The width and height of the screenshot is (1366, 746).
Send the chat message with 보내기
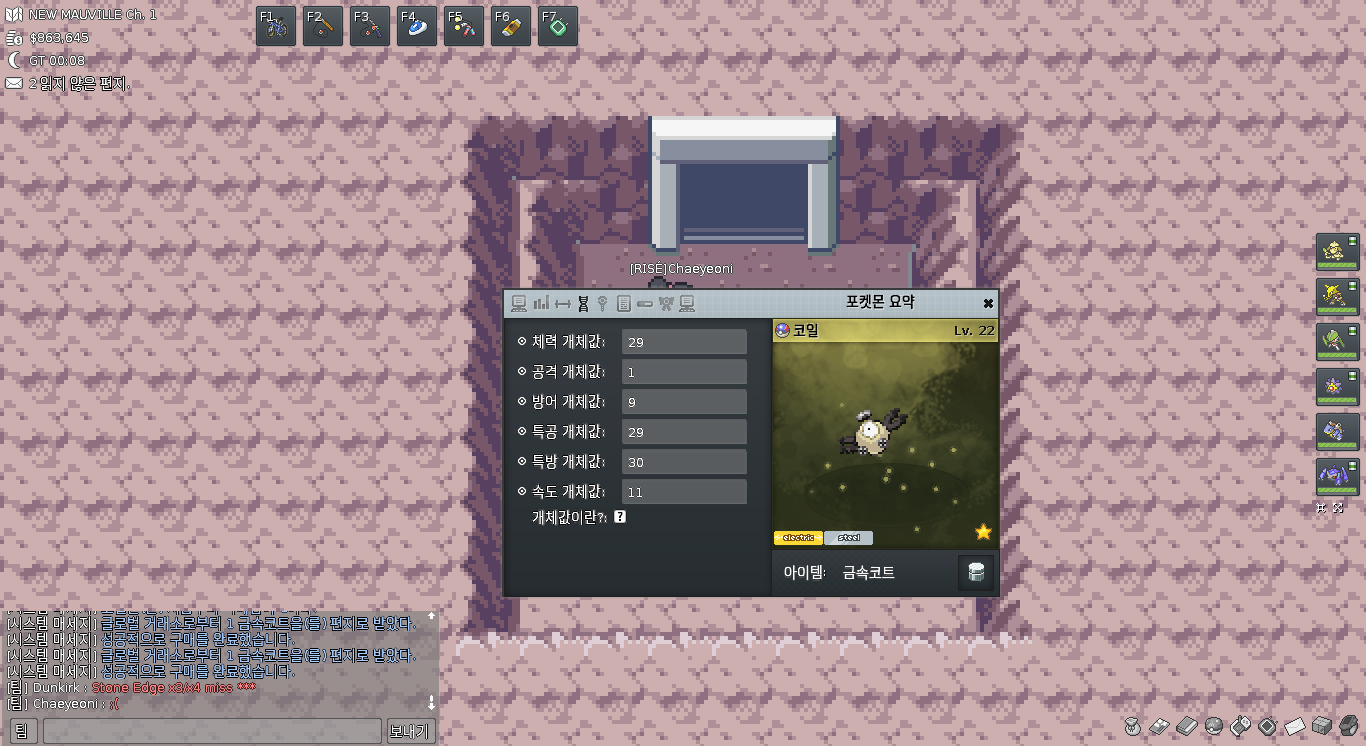pos(408,731)
